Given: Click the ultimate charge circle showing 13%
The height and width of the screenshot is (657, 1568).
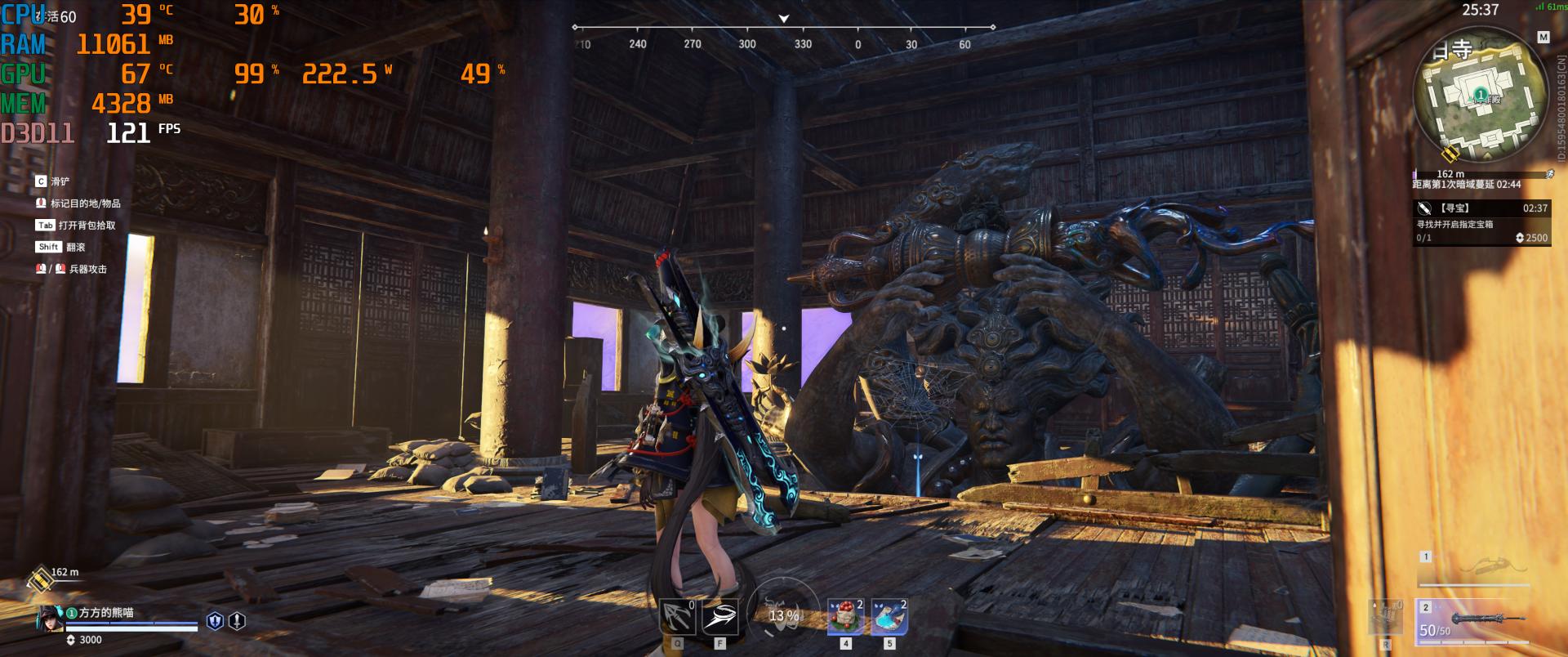Looking at the screenshot, I should pyautogui.click(x=783, y=615).
